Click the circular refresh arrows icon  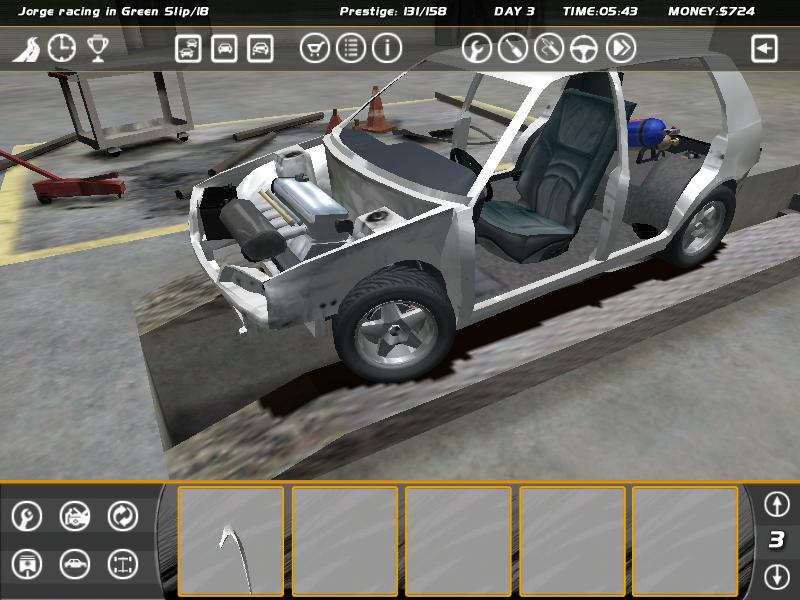click(123, 516)
